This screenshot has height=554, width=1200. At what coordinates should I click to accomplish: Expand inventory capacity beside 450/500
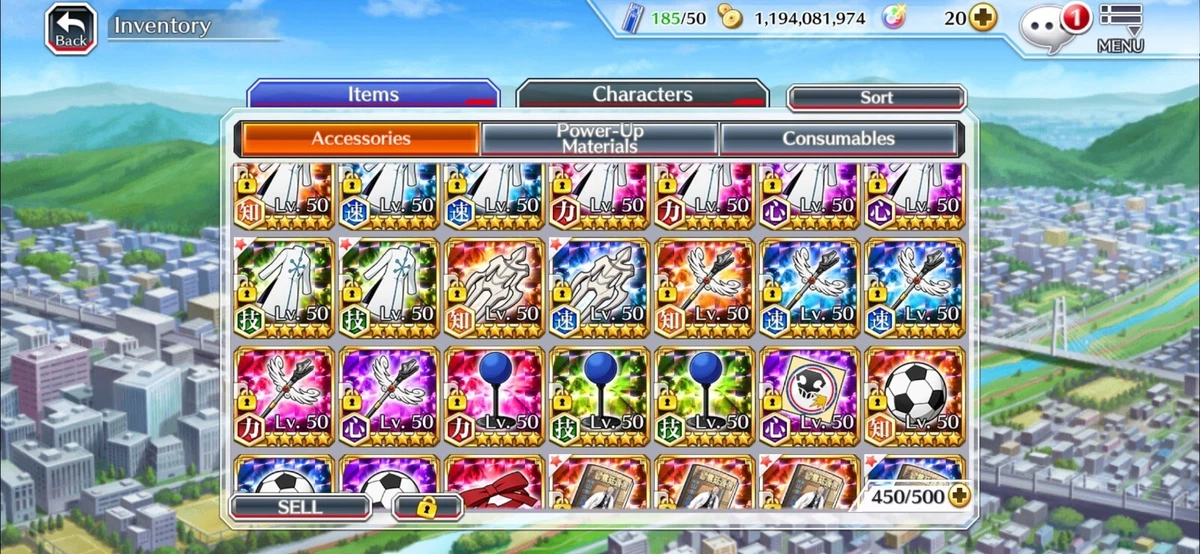coord(960,496)
